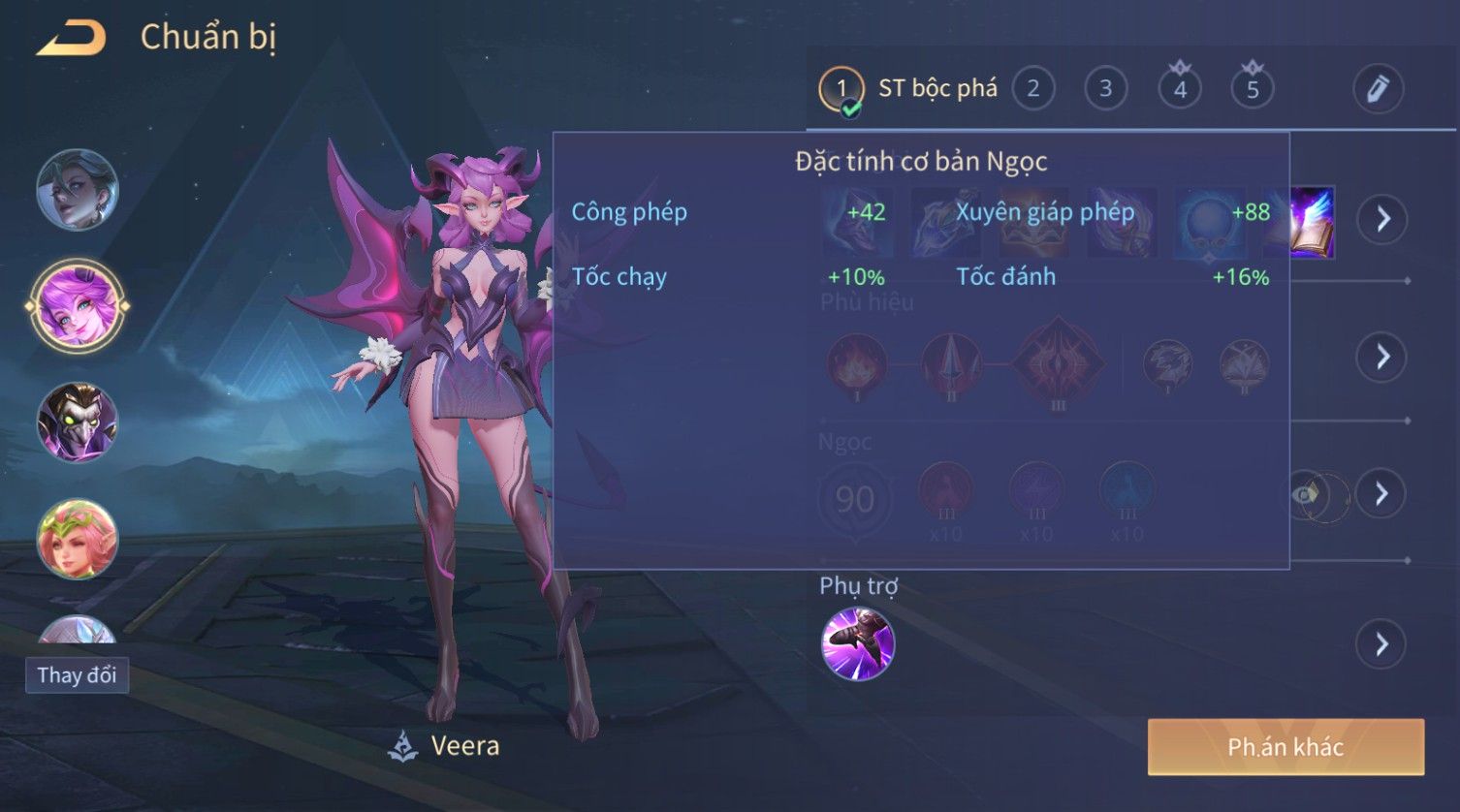Go back using the arrow button
The image size is (1460, 812).
[71, 39]
